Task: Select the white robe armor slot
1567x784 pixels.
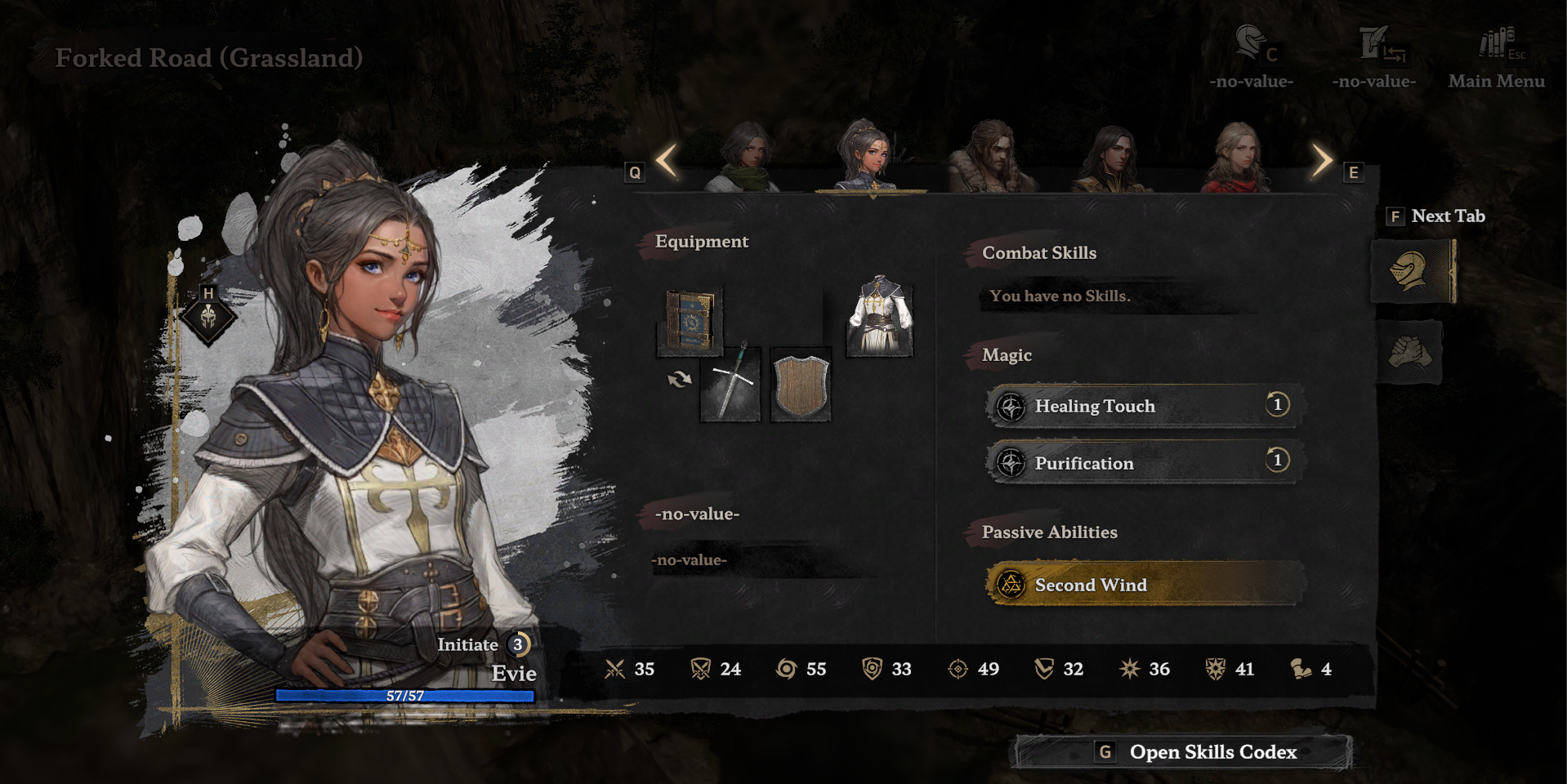Action: [879, 317]
